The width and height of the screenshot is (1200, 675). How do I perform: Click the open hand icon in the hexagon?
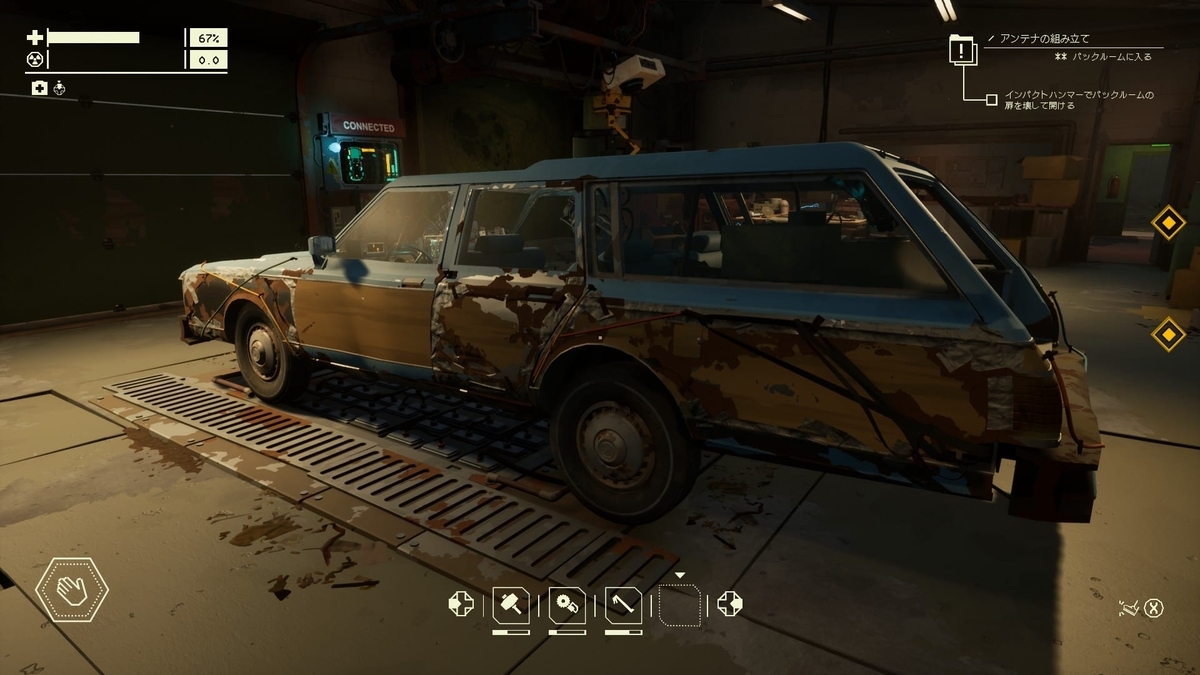coord(72,590)
